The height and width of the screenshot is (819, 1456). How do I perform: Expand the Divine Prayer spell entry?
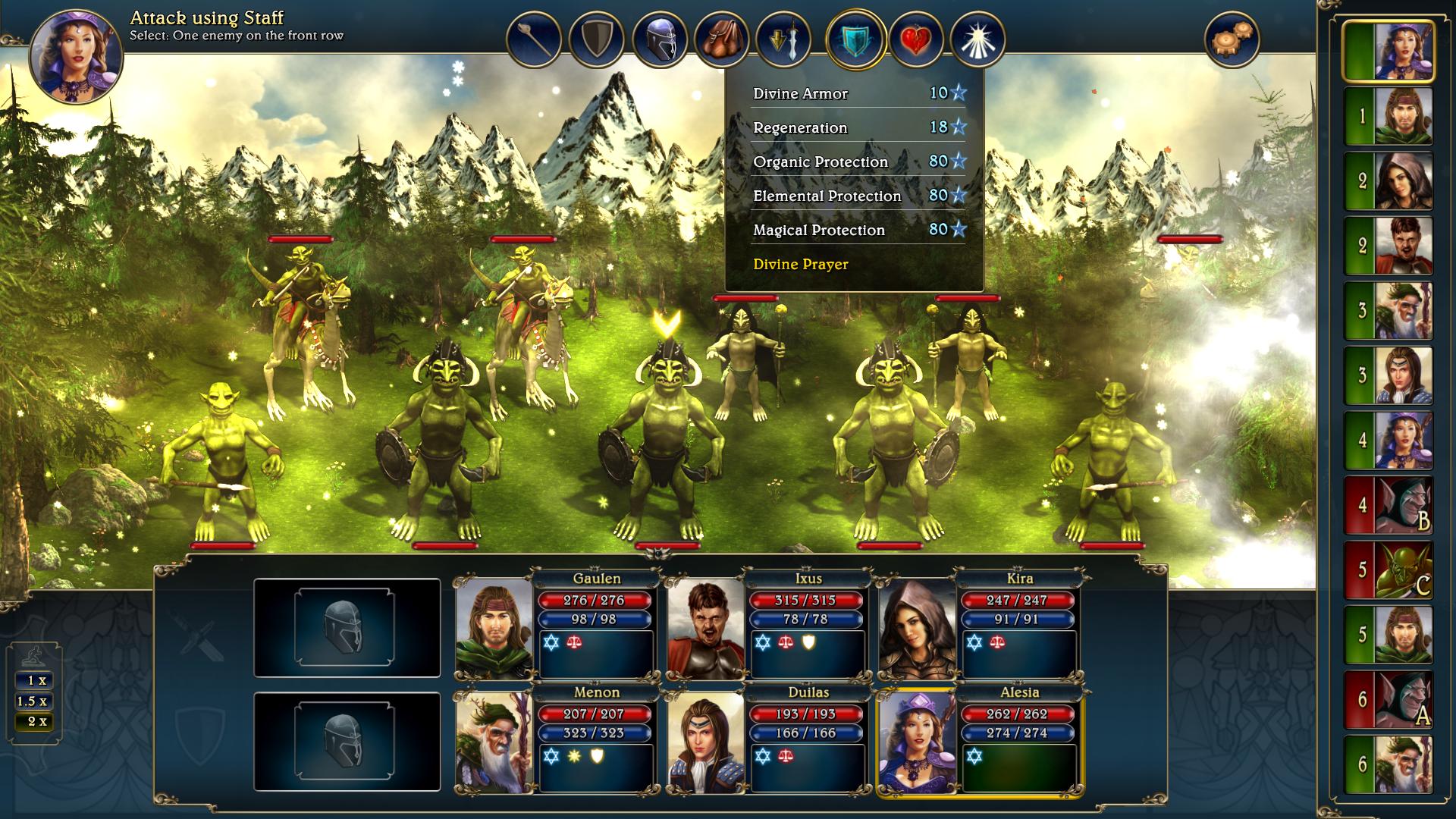[800, 265]
